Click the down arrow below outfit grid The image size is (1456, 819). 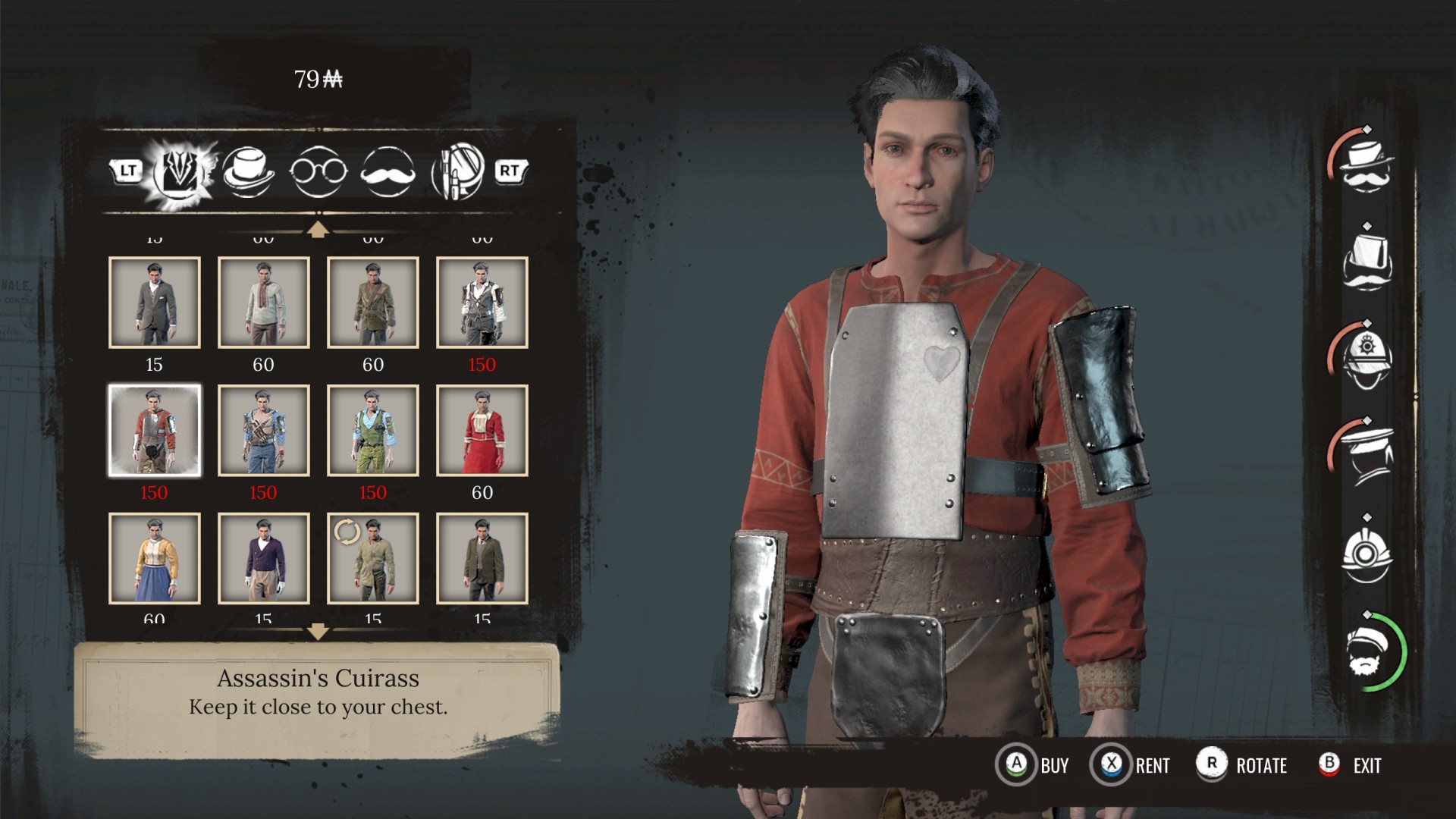(318, 631)
